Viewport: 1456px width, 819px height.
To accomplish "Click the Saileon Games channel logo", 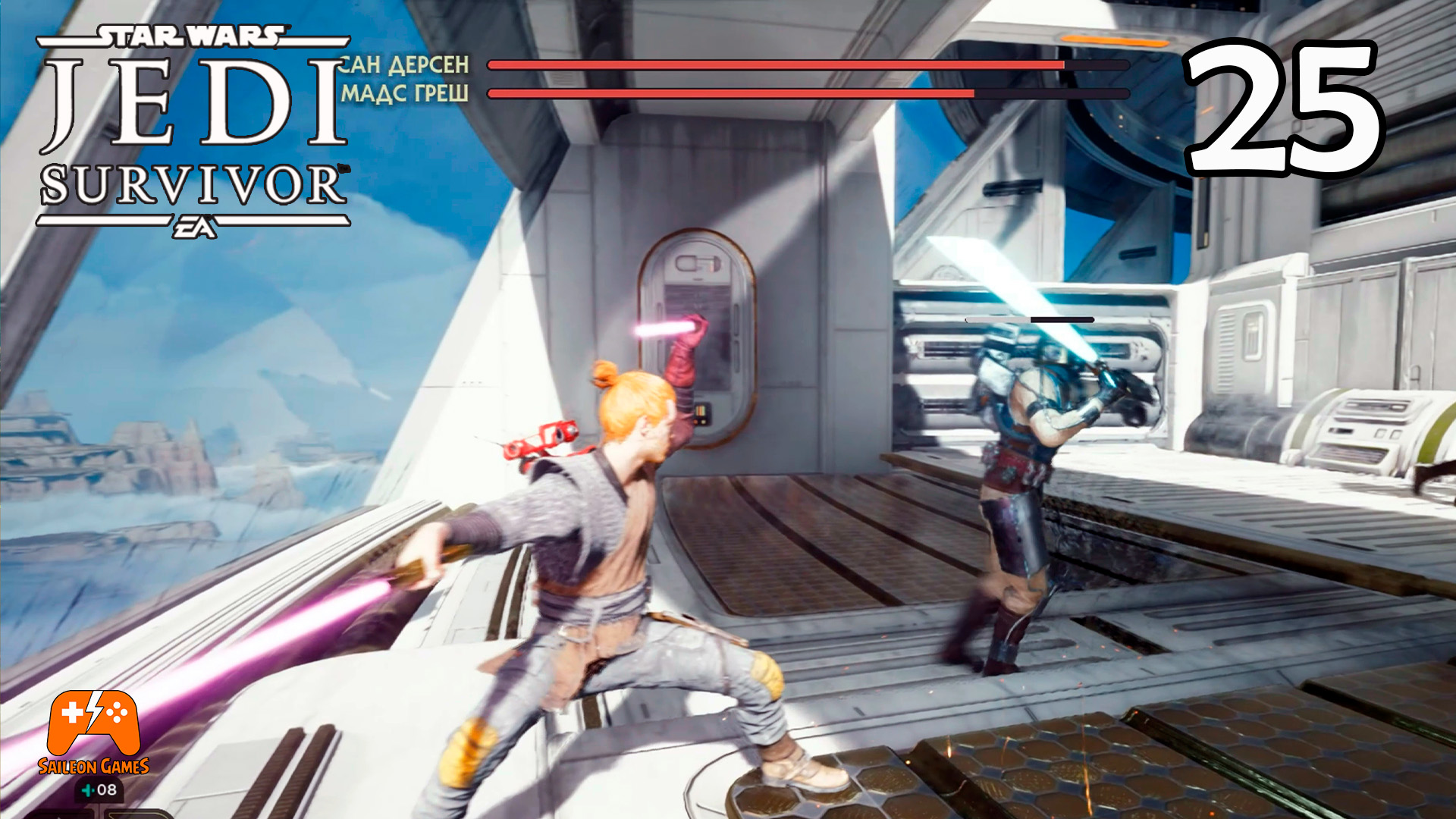I will click(93, 730).
